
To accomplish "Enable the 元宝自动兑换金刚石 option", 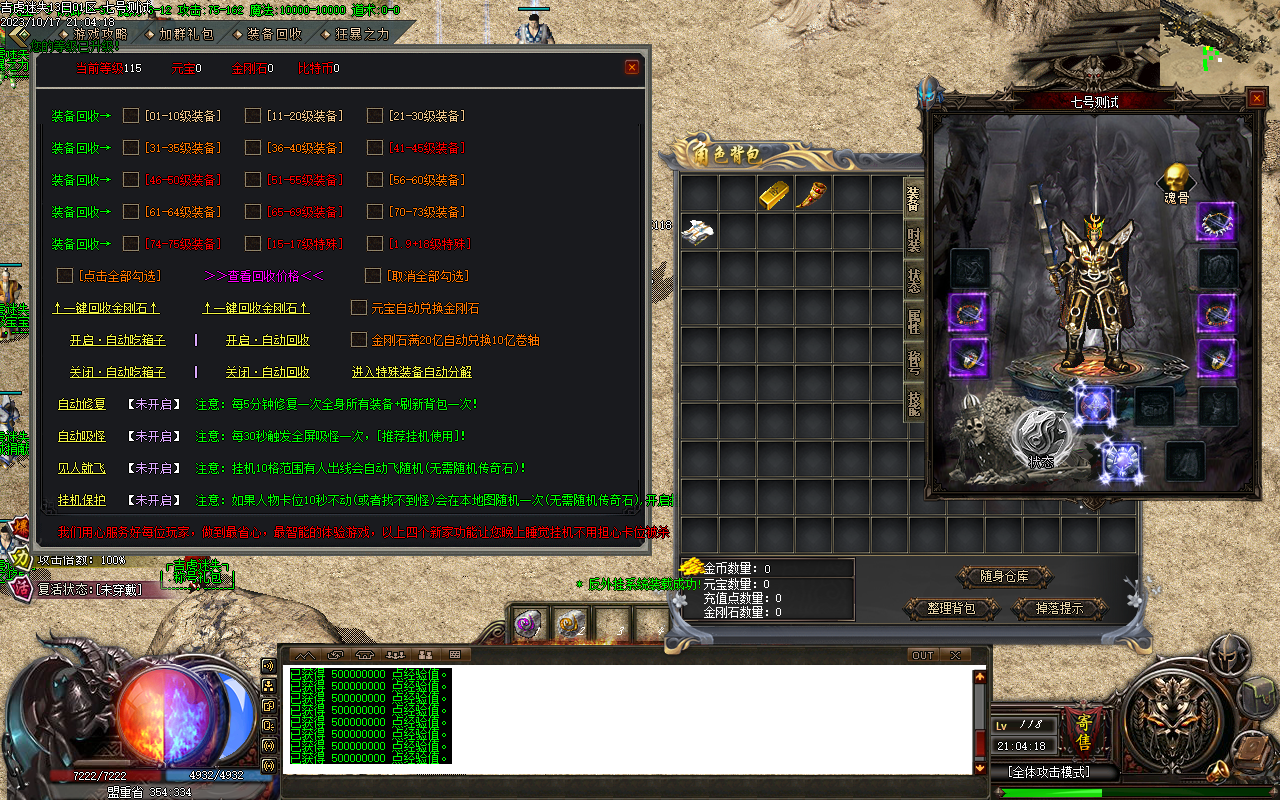I will (x=358, y=308).
